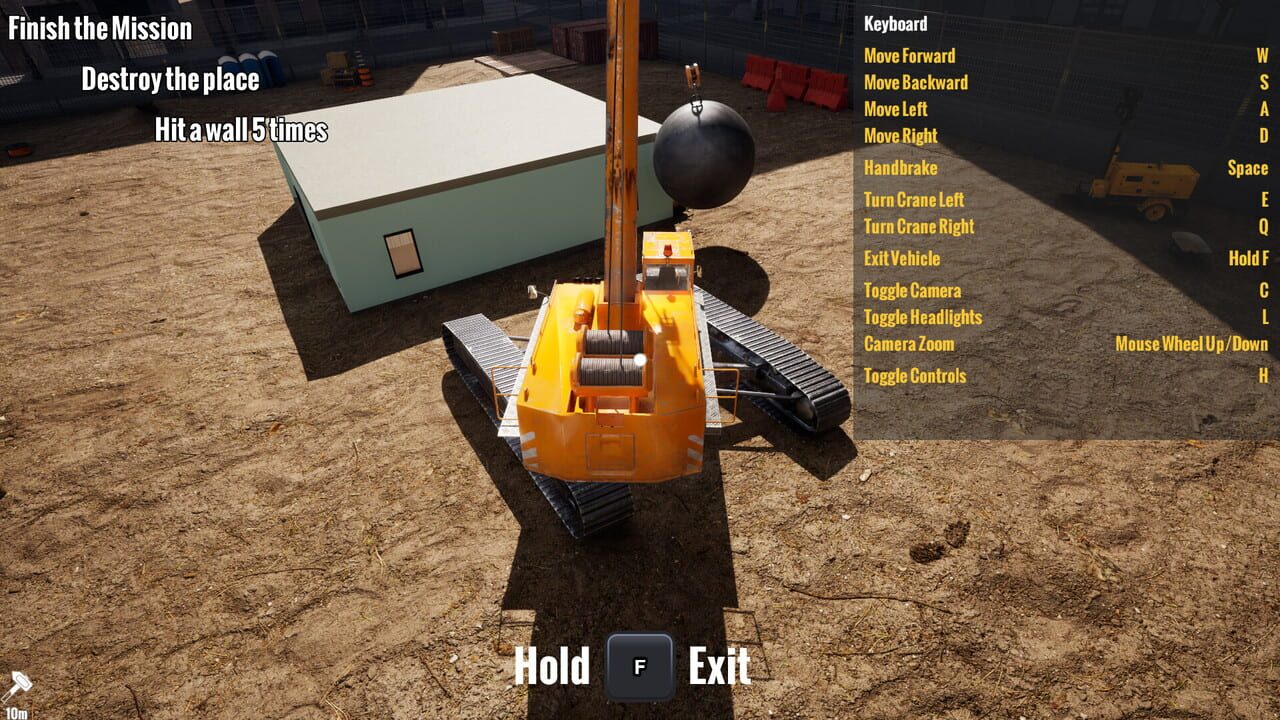Expand the Keyboard controls header
Image resolution: width=1280 pixels, height=720 pixels.
(x=896, y=24)
